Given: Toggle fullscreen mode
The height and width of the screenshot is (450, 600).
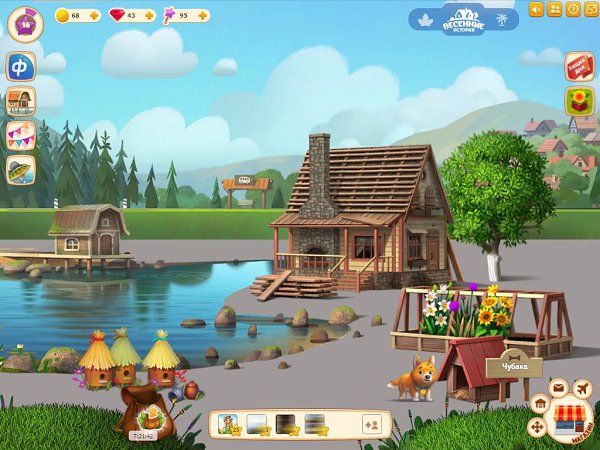Looking at the screenshot, I should point(590,9).
